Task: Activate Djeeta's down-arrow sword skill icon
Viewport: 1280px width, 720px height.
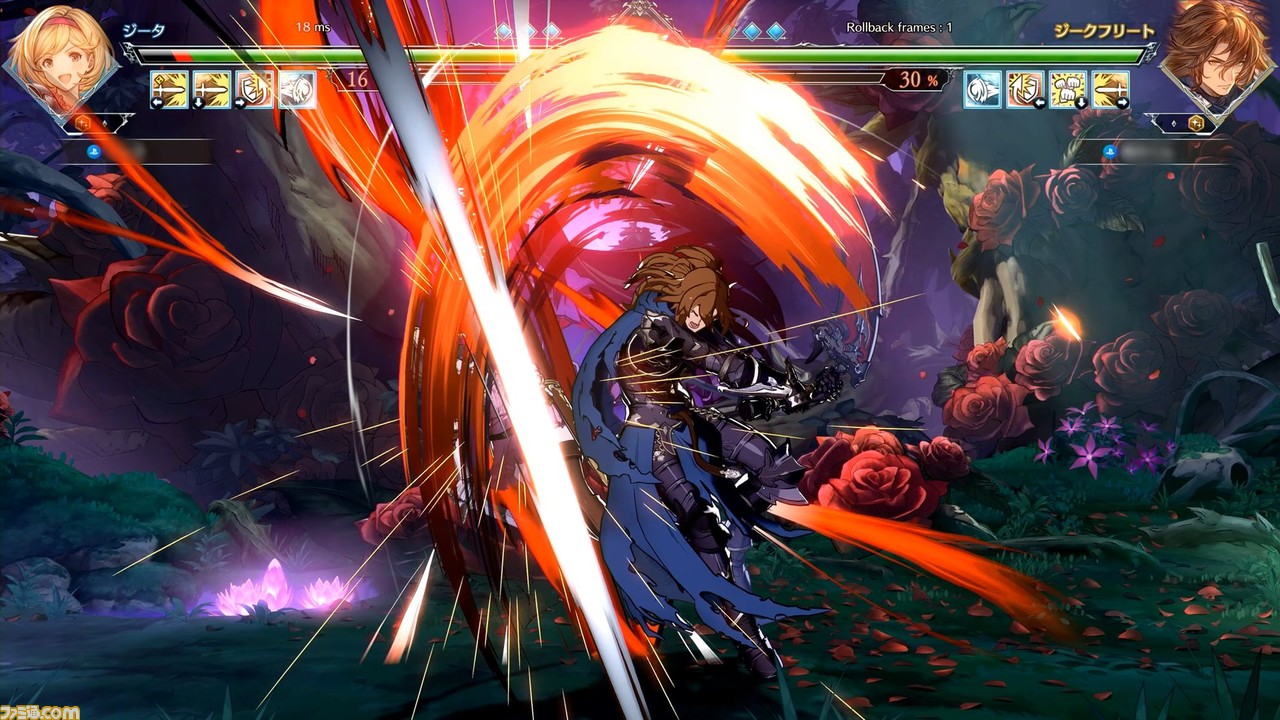Action: click(x=212, y=89)
